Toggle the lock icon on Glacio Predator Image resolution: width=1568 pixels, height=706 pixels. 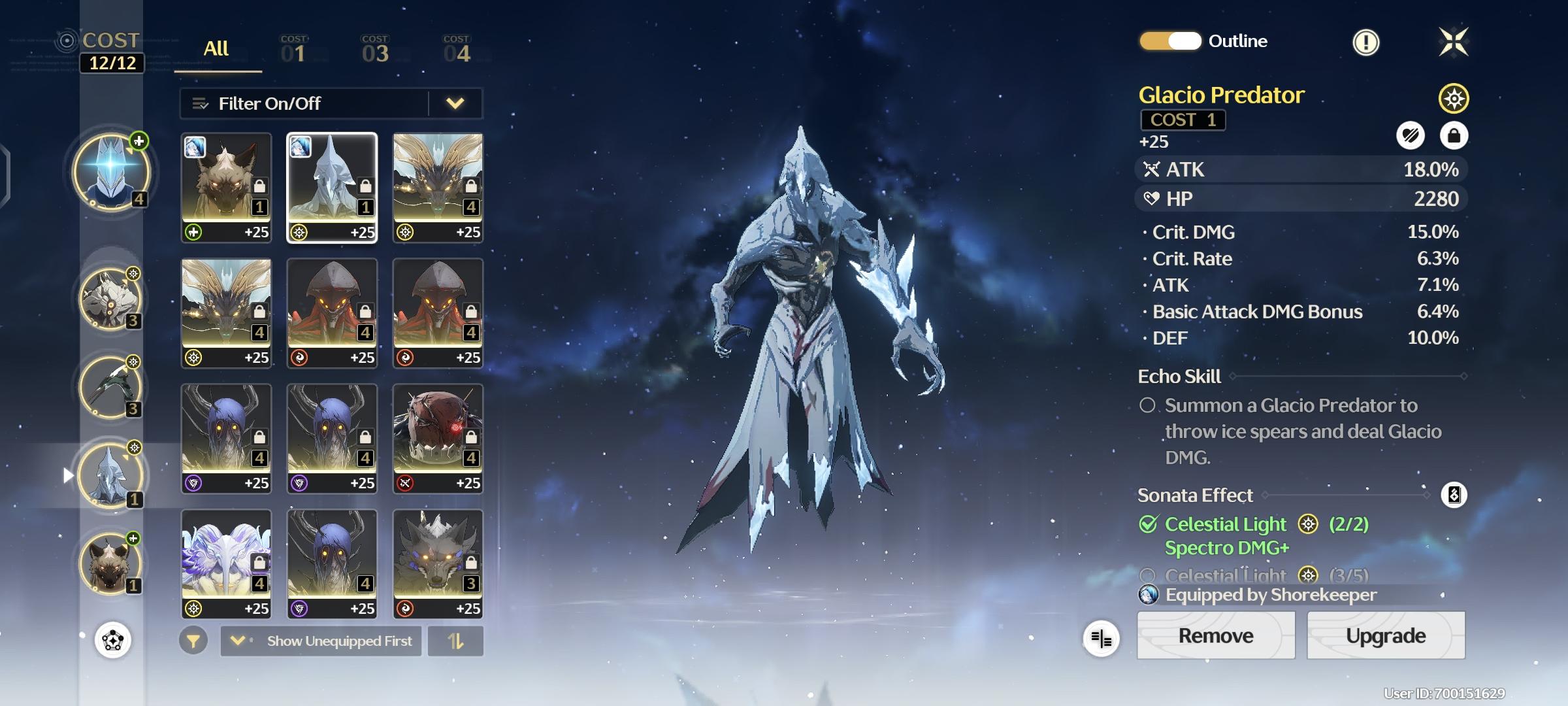click(x=1454, y=135)
